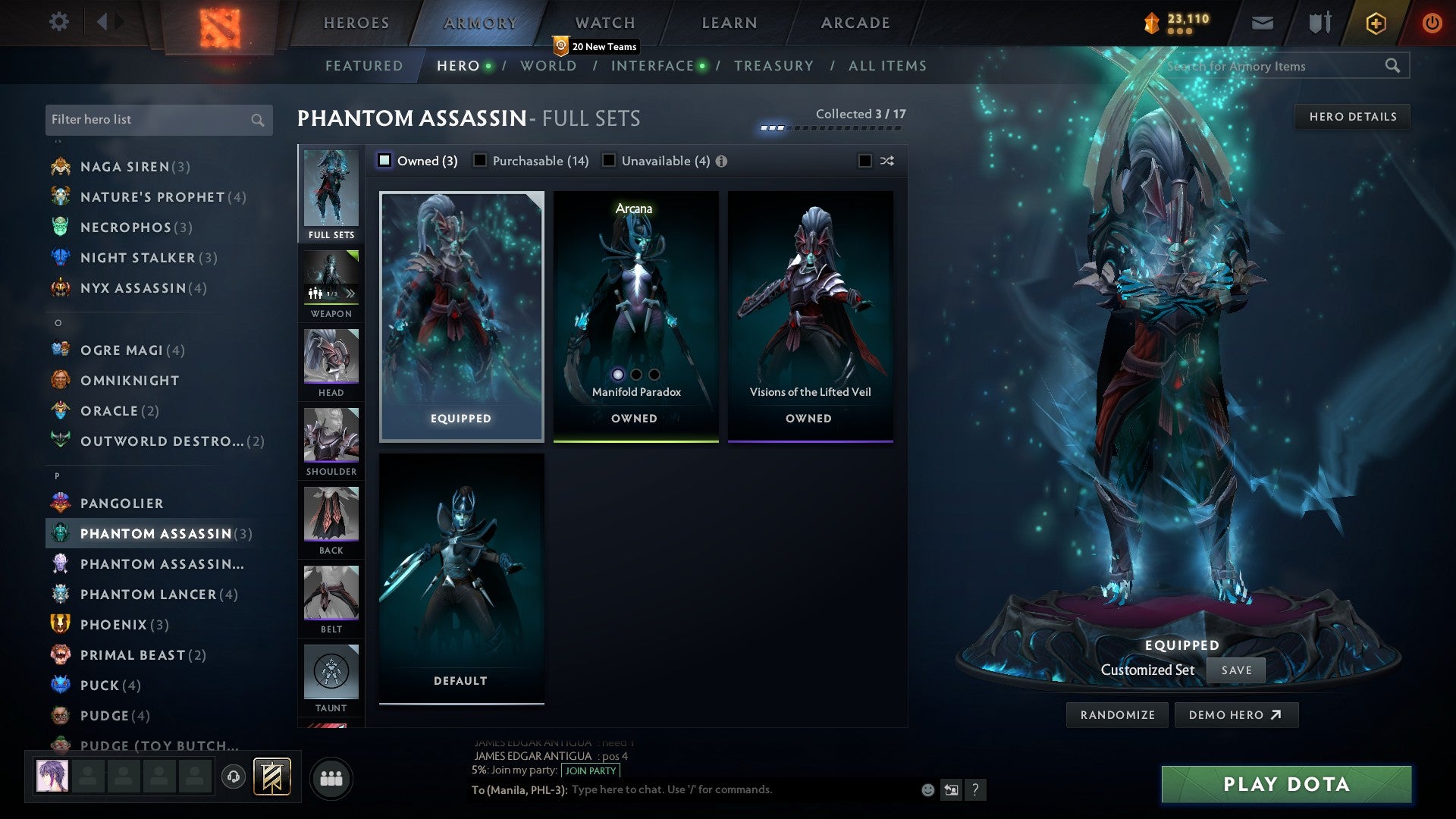
Task: Toggle the voice chat headset icon
Action: pos(233,777)
